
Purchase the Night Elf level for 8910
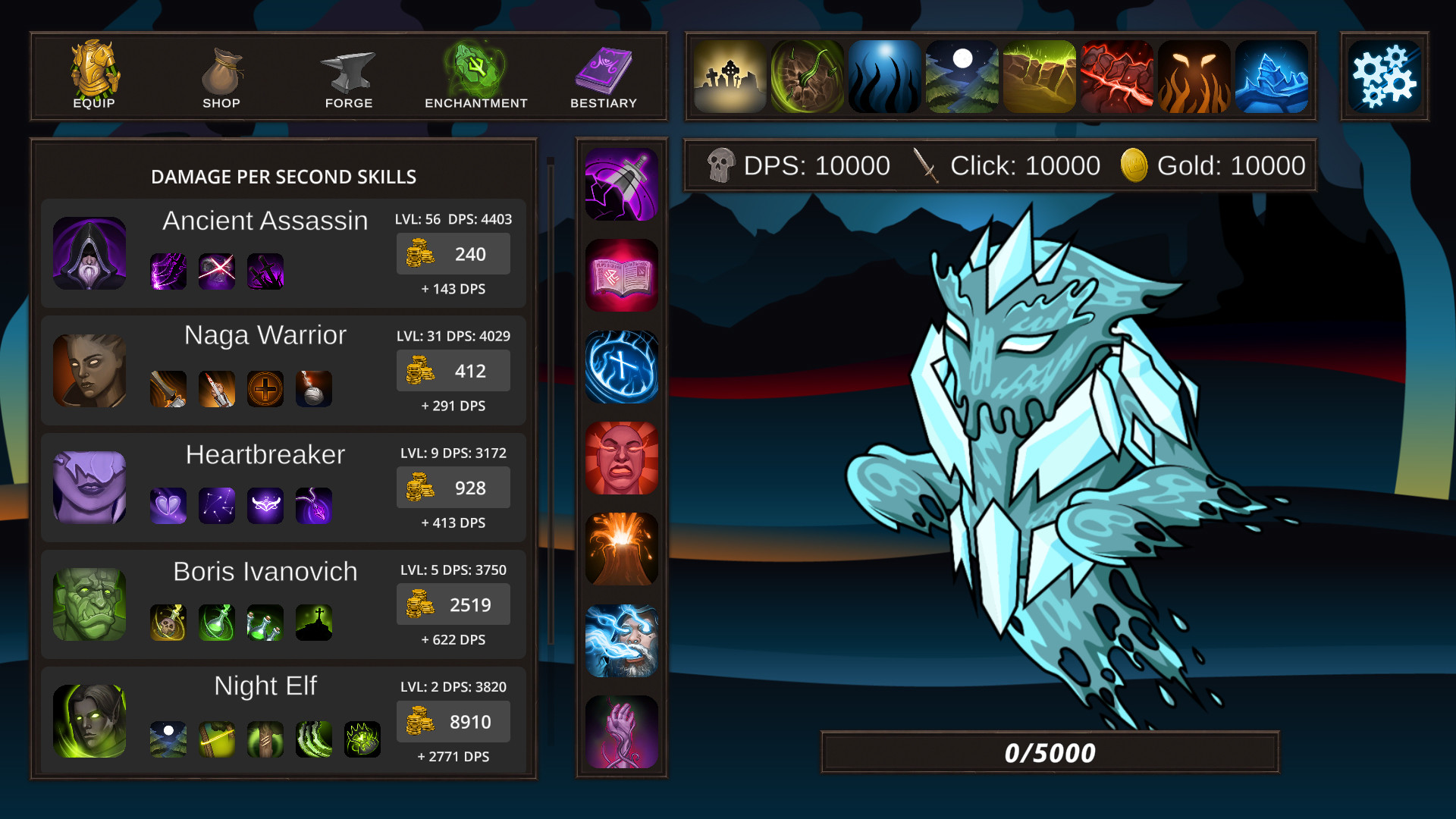(x=453, y=721)
